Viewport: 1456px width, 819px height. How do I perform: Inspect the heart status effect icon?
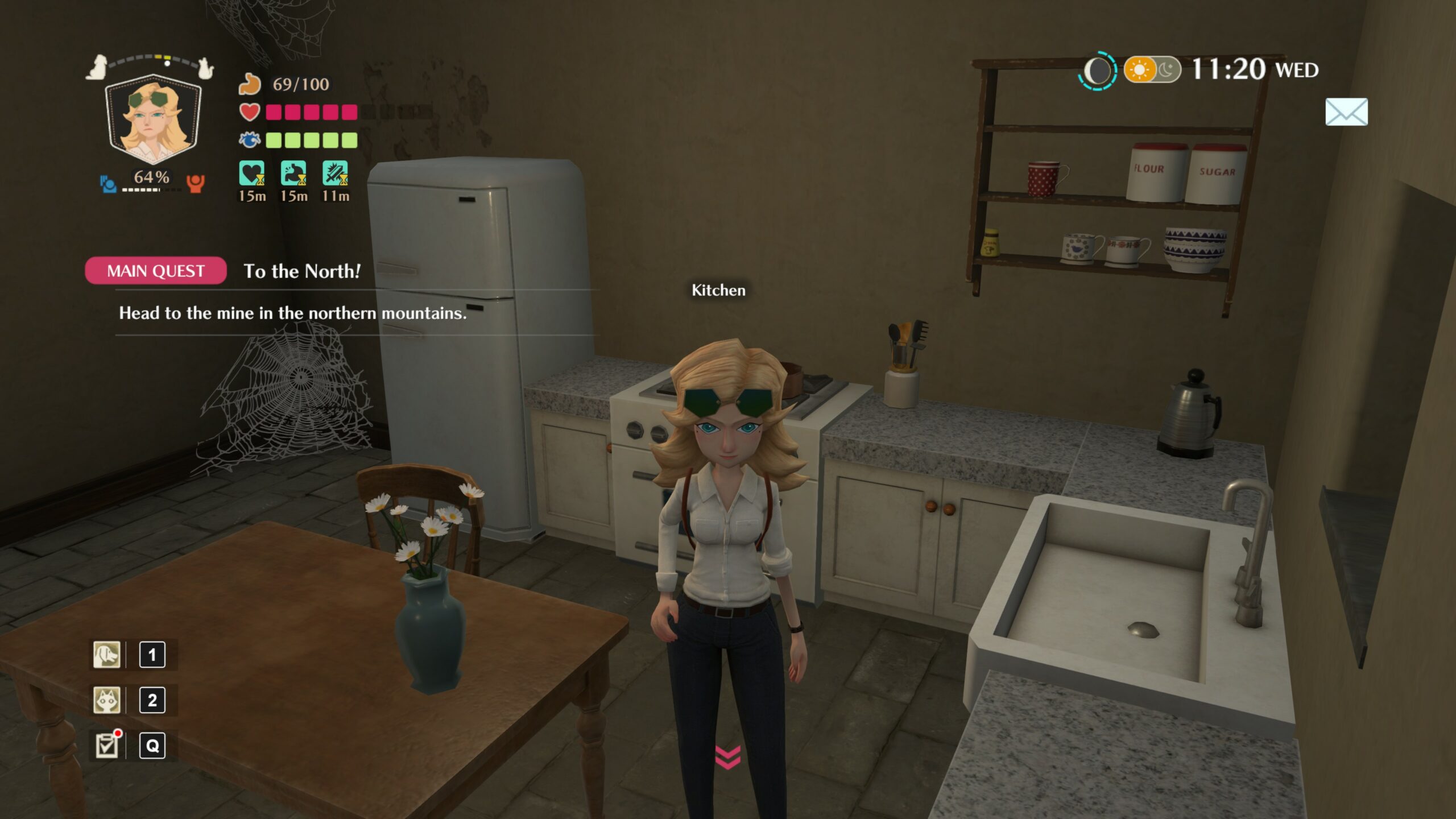251,173
